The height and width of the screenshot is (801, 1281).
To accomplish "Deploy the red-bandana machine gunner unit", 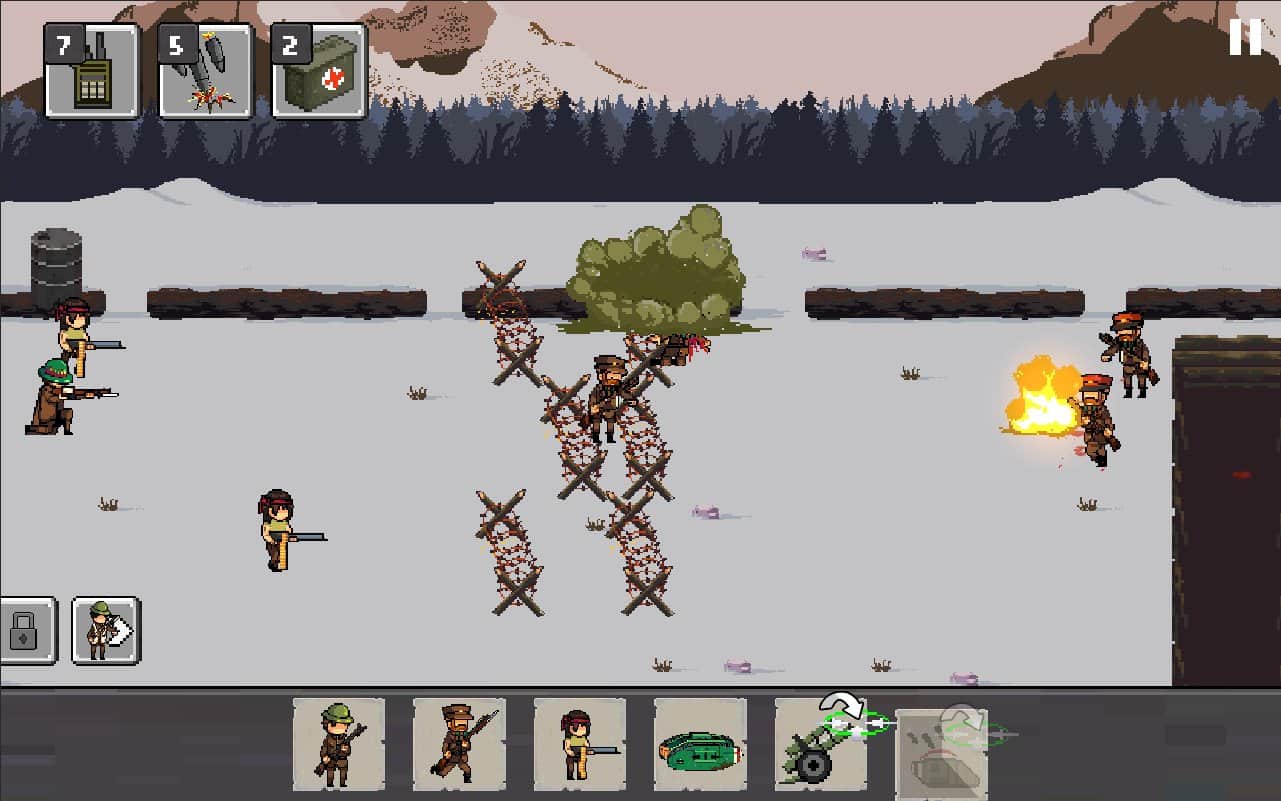I will (580, 744).
